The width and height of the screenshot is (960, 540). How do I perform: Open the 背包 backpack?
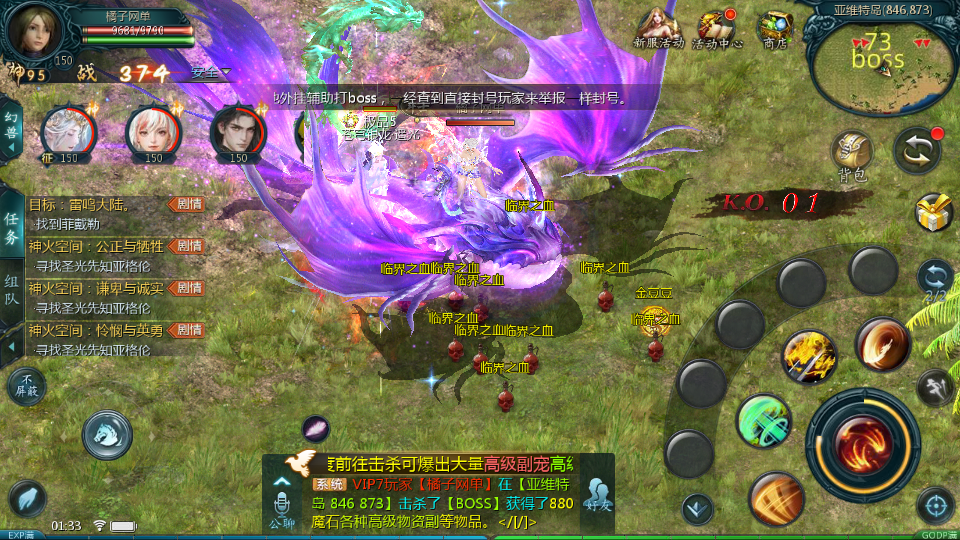click(x=853, y=154)
